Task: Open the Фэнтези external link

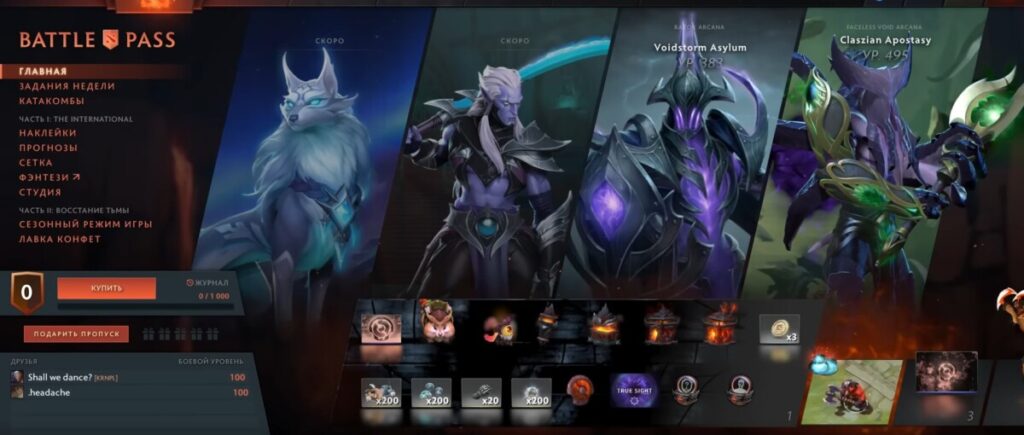Action: [43, 177]
